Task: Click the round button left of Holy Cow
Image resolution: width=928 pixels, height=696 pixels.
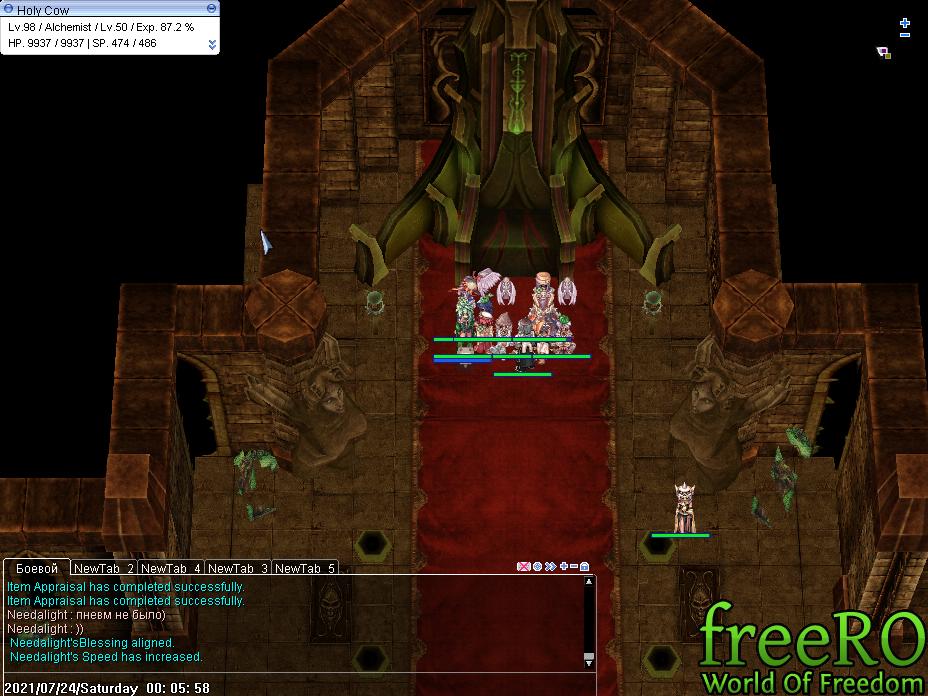Action: (x=8, y=9)
